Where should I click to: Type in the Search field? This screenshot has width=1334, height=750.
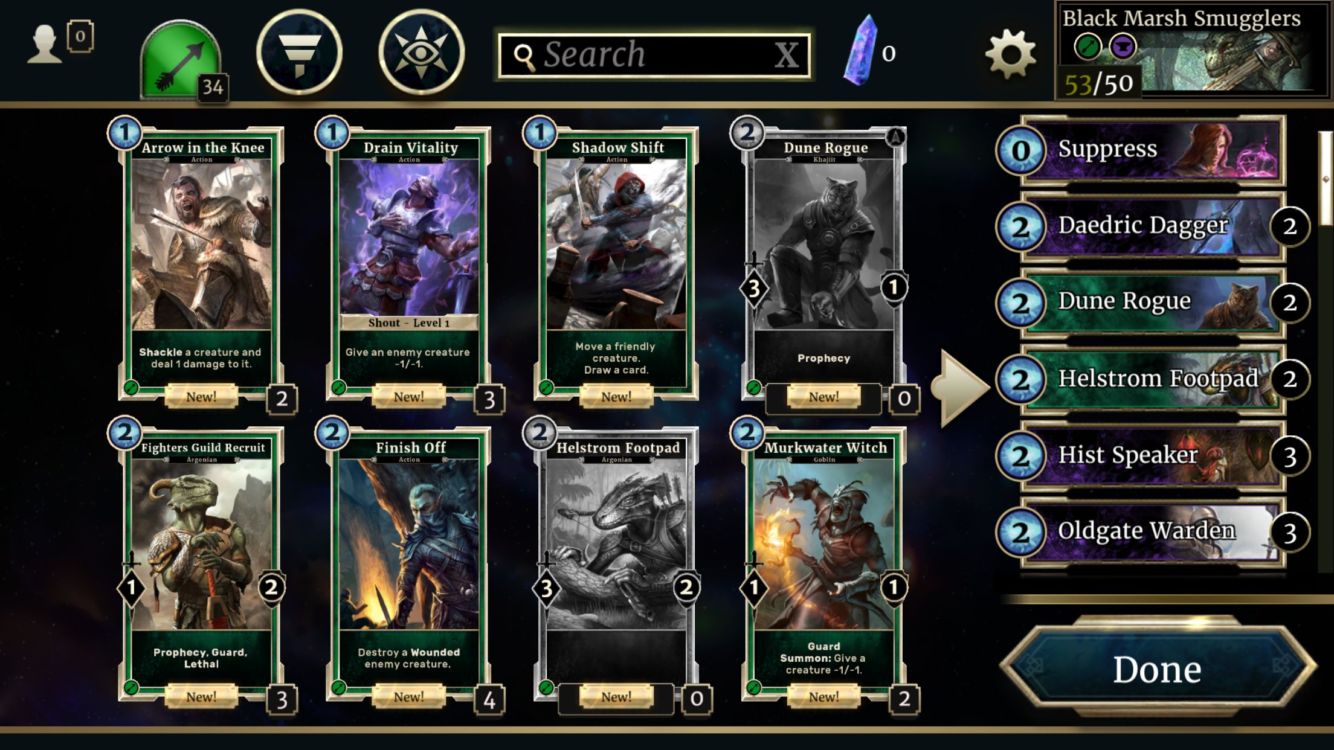(640, 55)
